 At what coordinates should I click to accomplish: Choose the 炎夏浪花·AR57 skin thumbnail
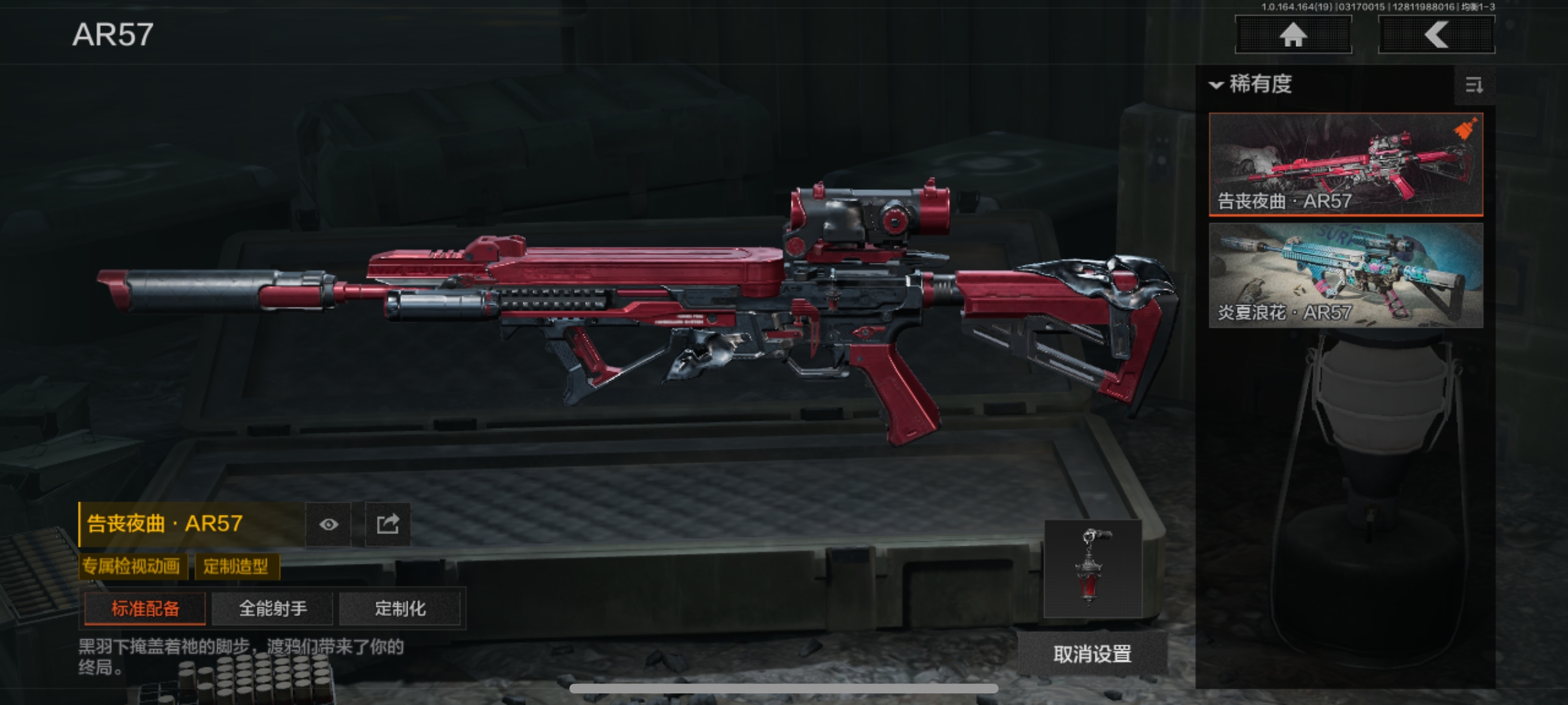coord(1346,275)
